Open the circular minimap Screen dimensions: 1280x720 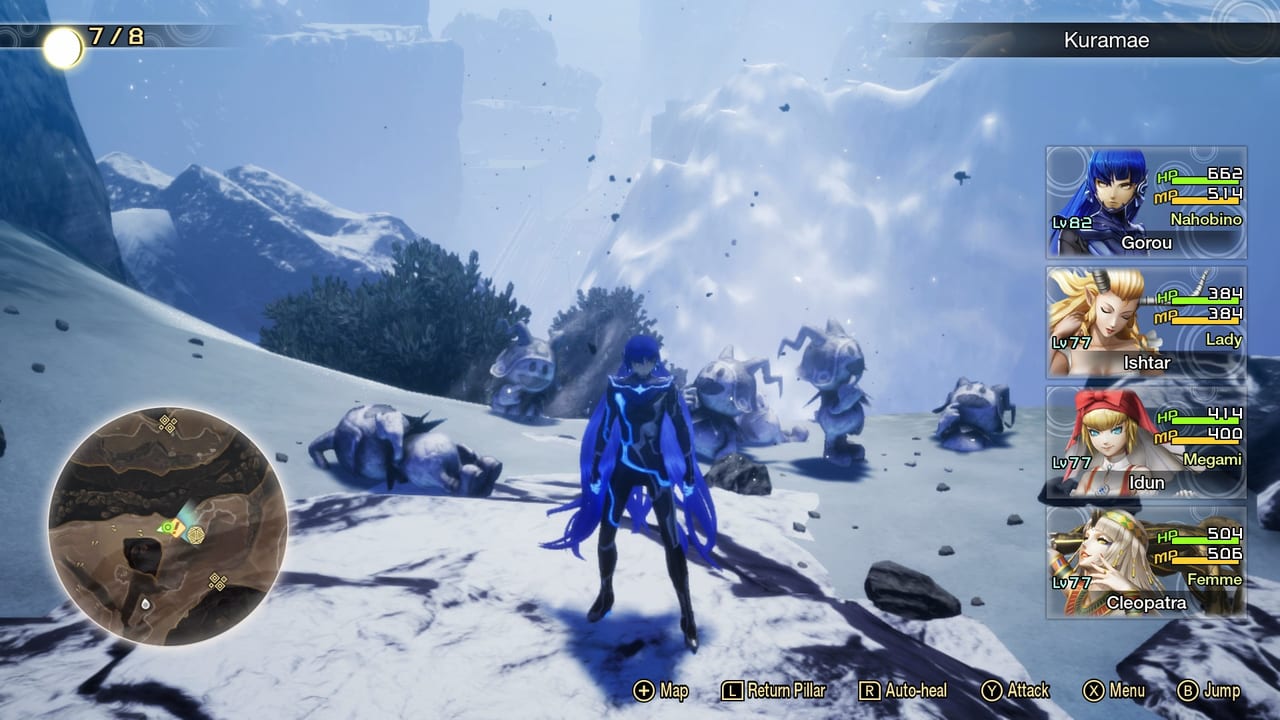pos(168,525)
